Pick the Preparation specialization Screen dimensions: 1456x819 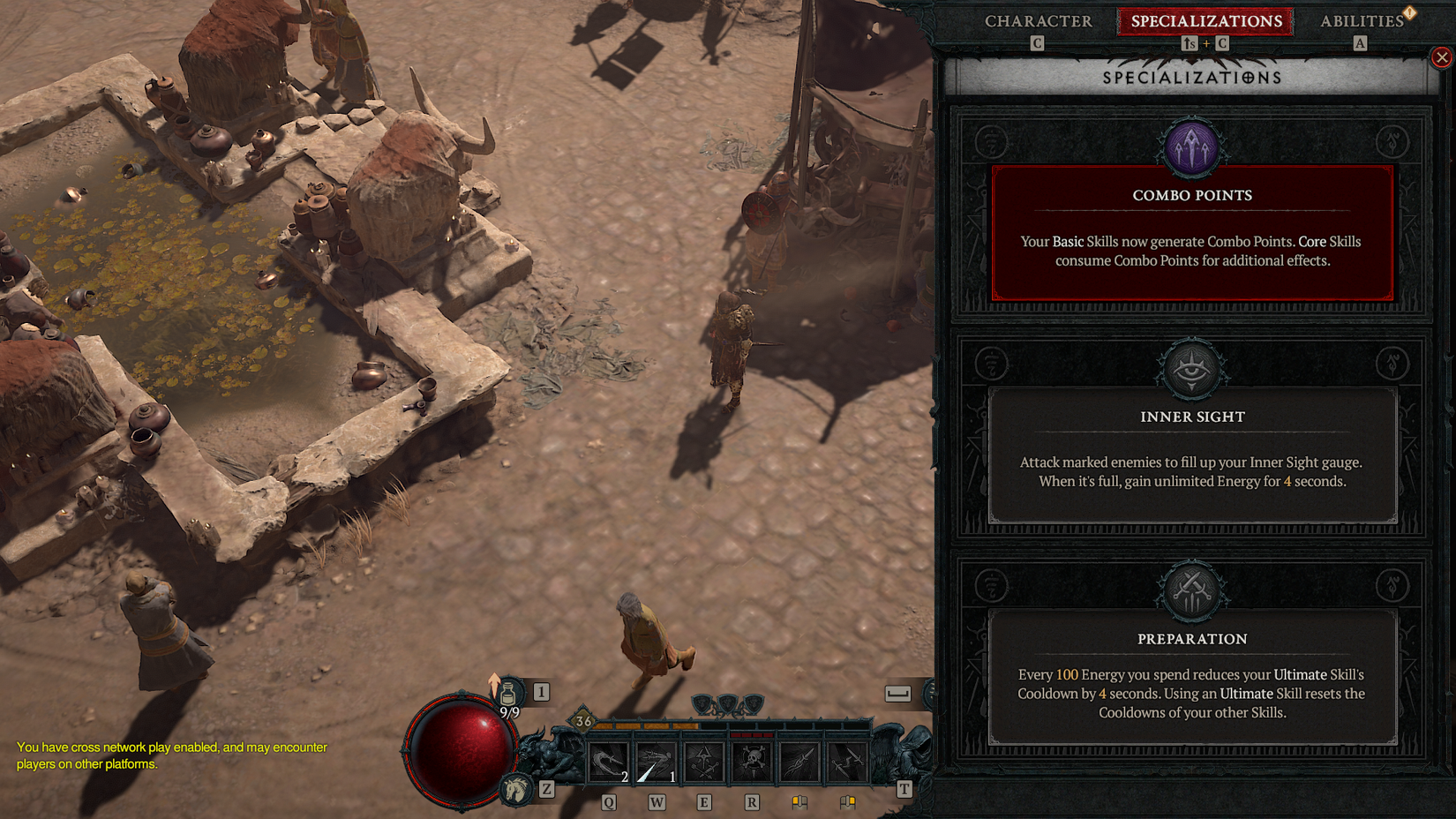tap(1192, 676)
